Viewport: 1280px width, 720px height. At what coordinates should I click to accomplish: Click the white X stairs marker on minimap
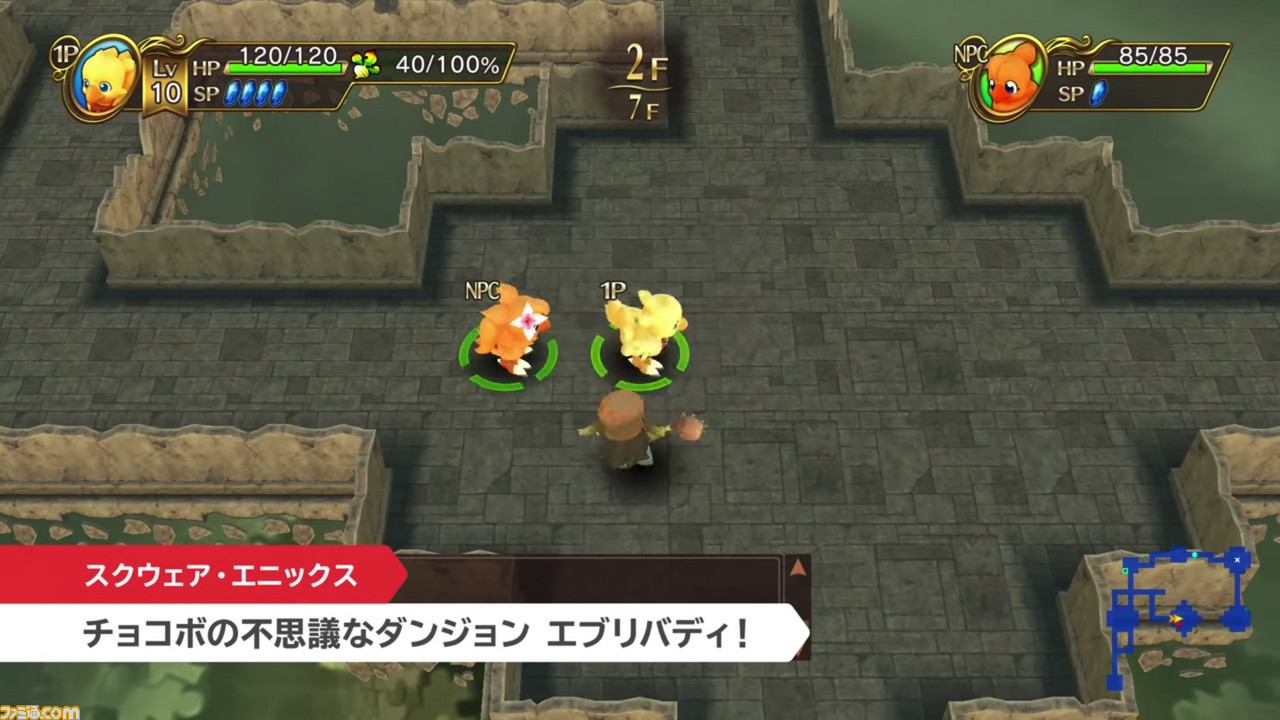(1237, 560)
